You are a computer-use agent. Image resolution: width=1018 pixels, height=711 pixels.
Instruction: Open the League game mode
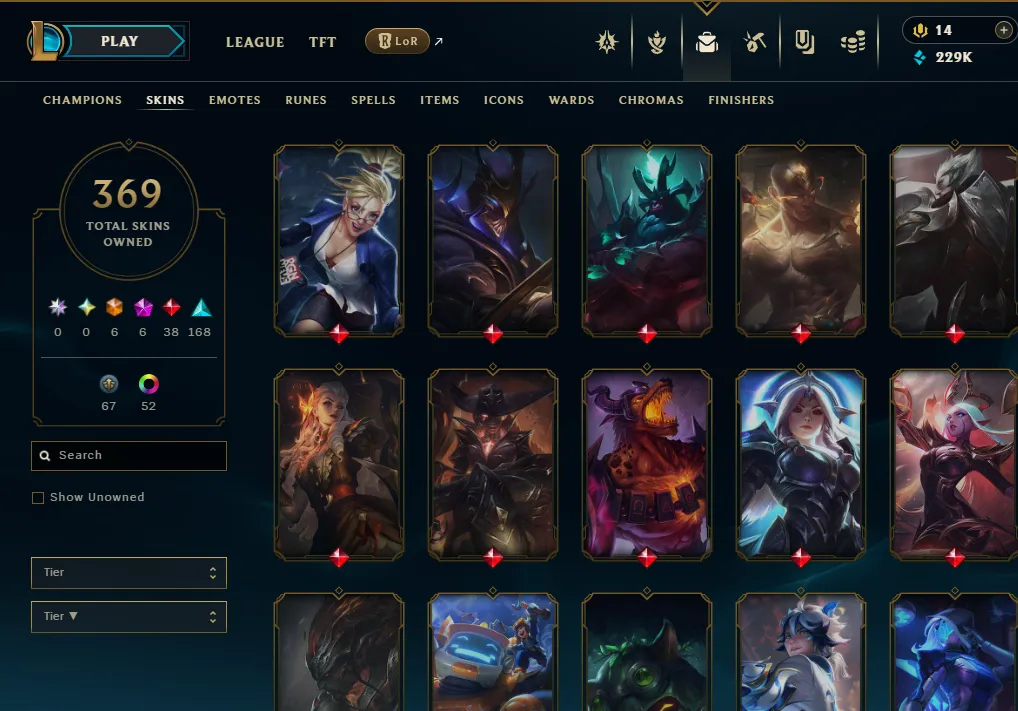tap(255, 42)
